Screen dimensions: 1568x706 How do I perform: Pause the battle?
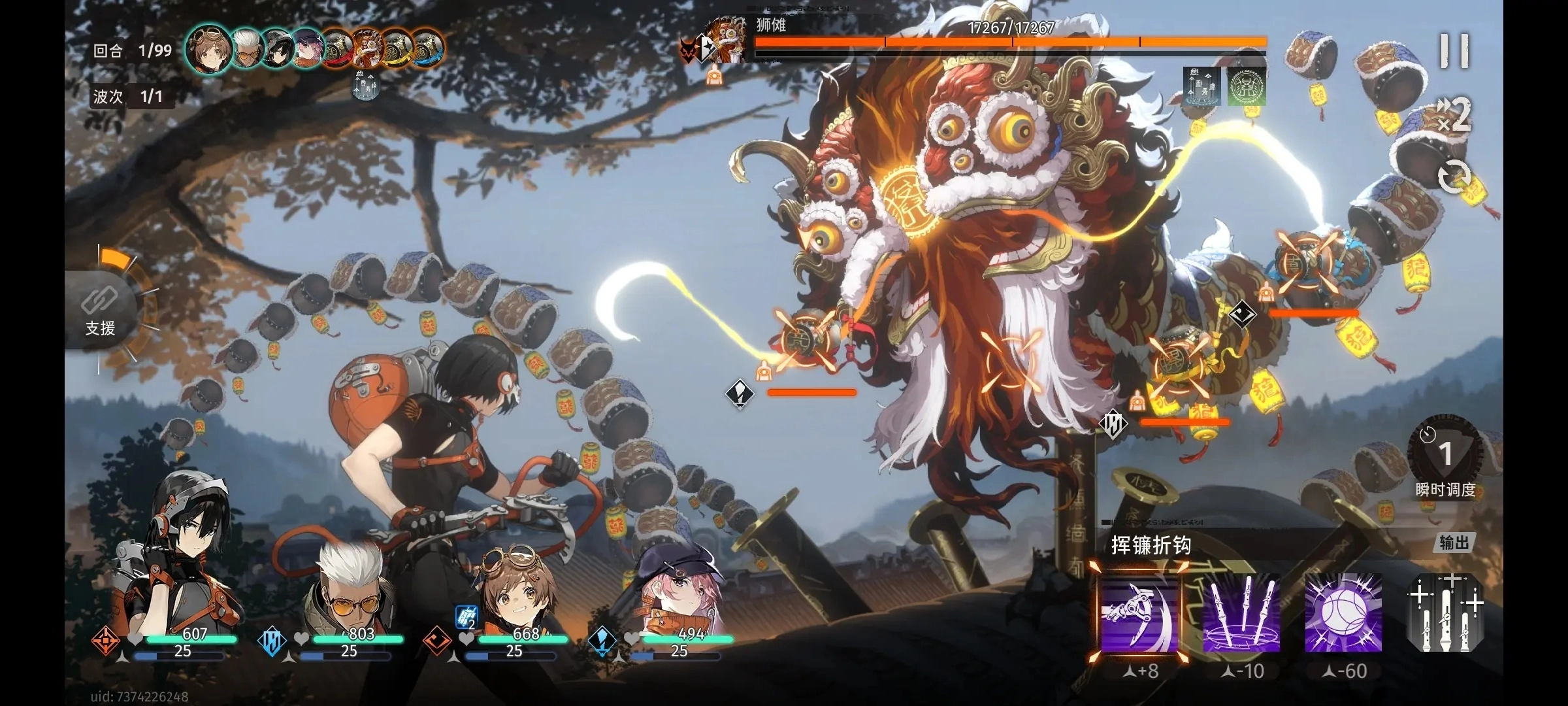click(1454, 51)
